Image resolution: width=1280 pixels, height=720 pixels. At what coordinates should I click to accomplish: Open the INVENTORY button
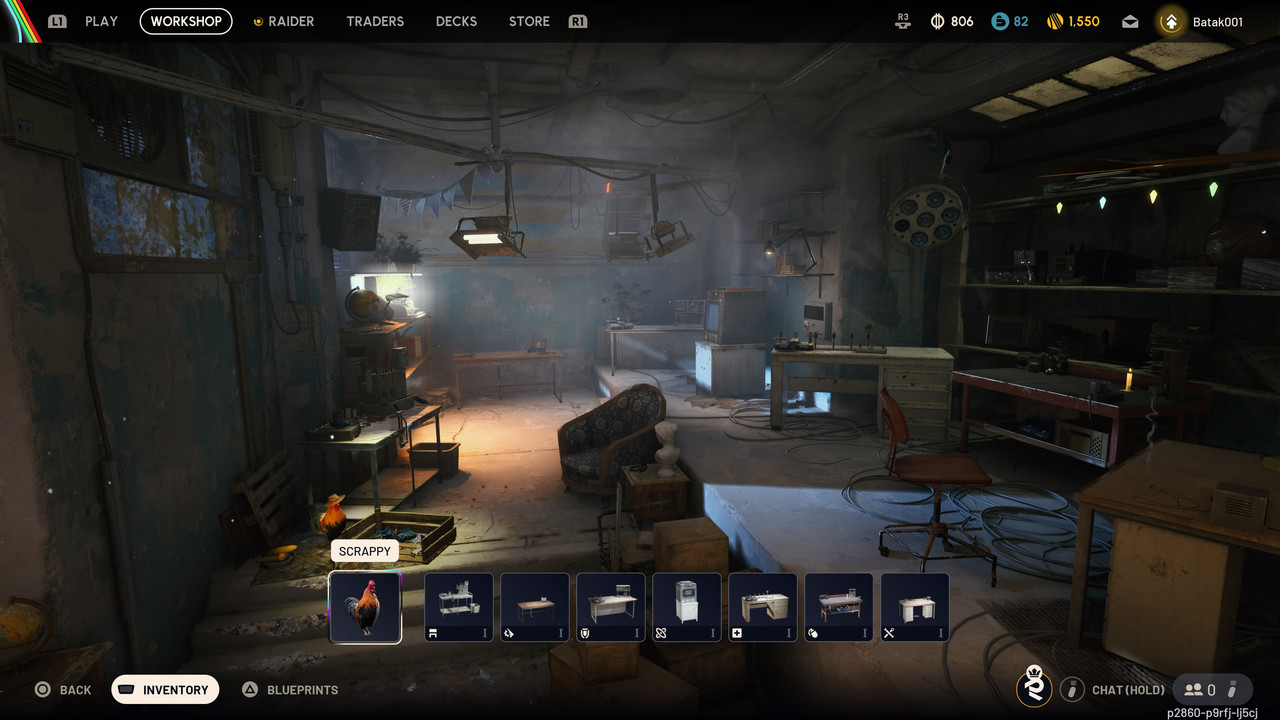tap(165, 690)
